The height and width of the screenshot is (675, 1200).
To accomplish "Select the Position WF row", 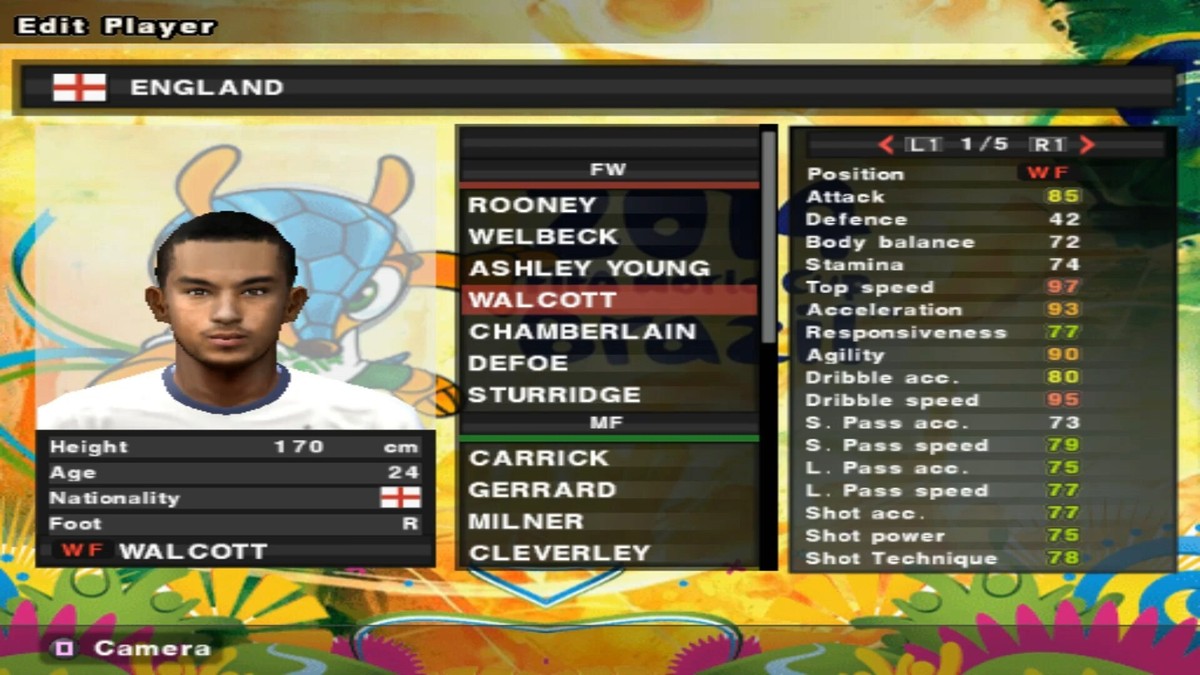I will pos(942,174).
